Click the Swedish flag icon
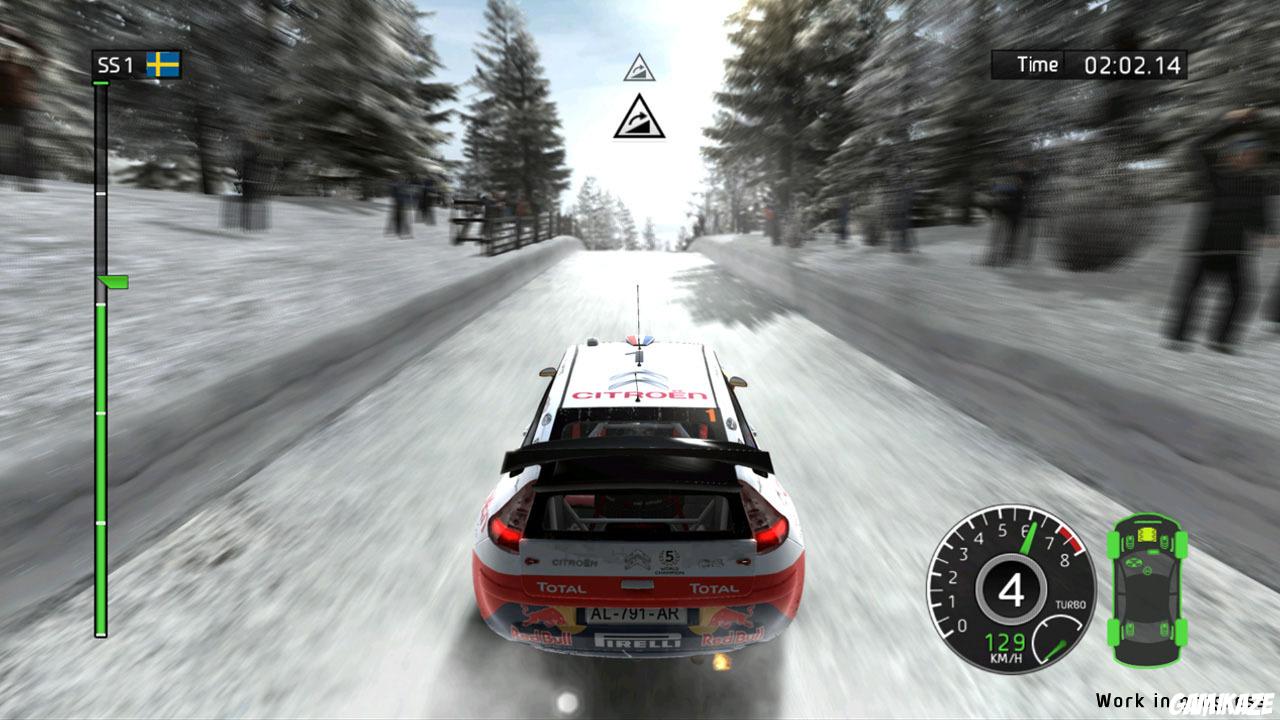The width and height of the screenshot is (1280, 720). pyautogui.click(x=162, y=63)
